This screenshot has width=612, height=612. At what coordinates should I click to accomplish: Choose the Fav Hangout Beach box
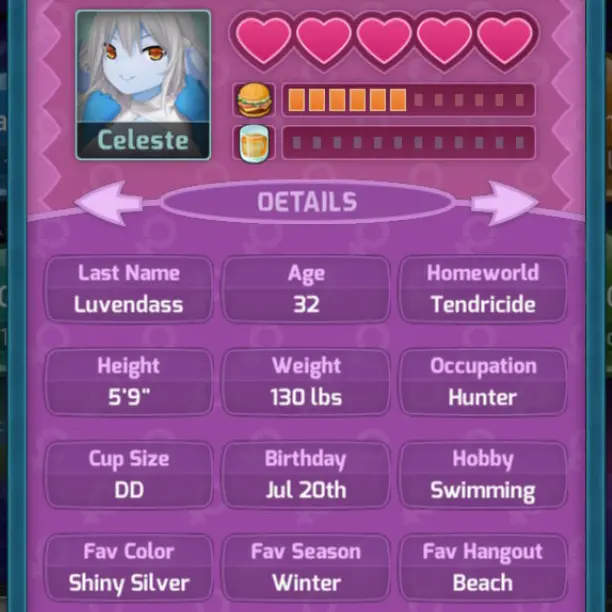(483, 567)
